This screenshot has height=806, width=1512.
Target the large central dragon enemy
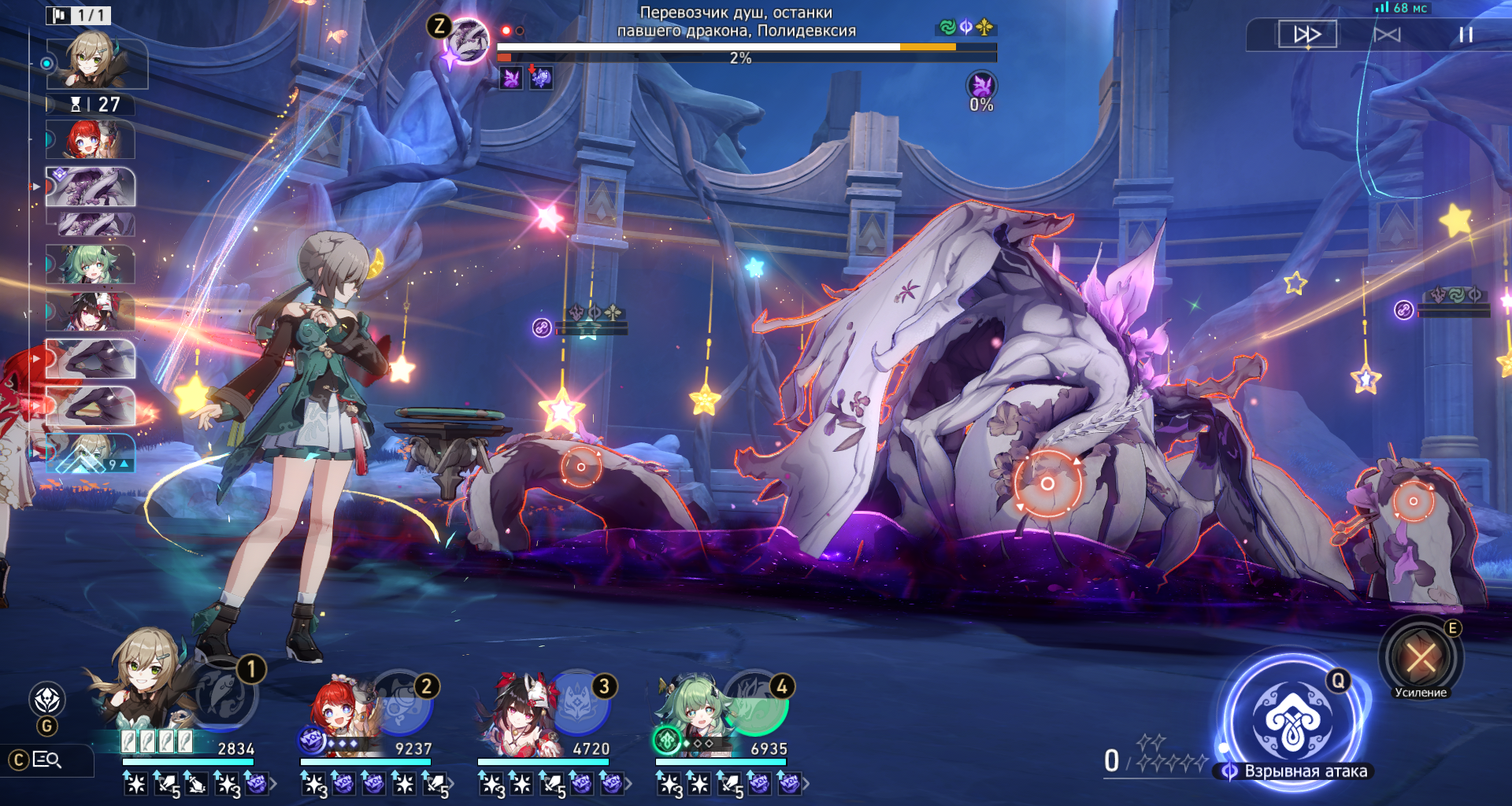[1047, 483]
